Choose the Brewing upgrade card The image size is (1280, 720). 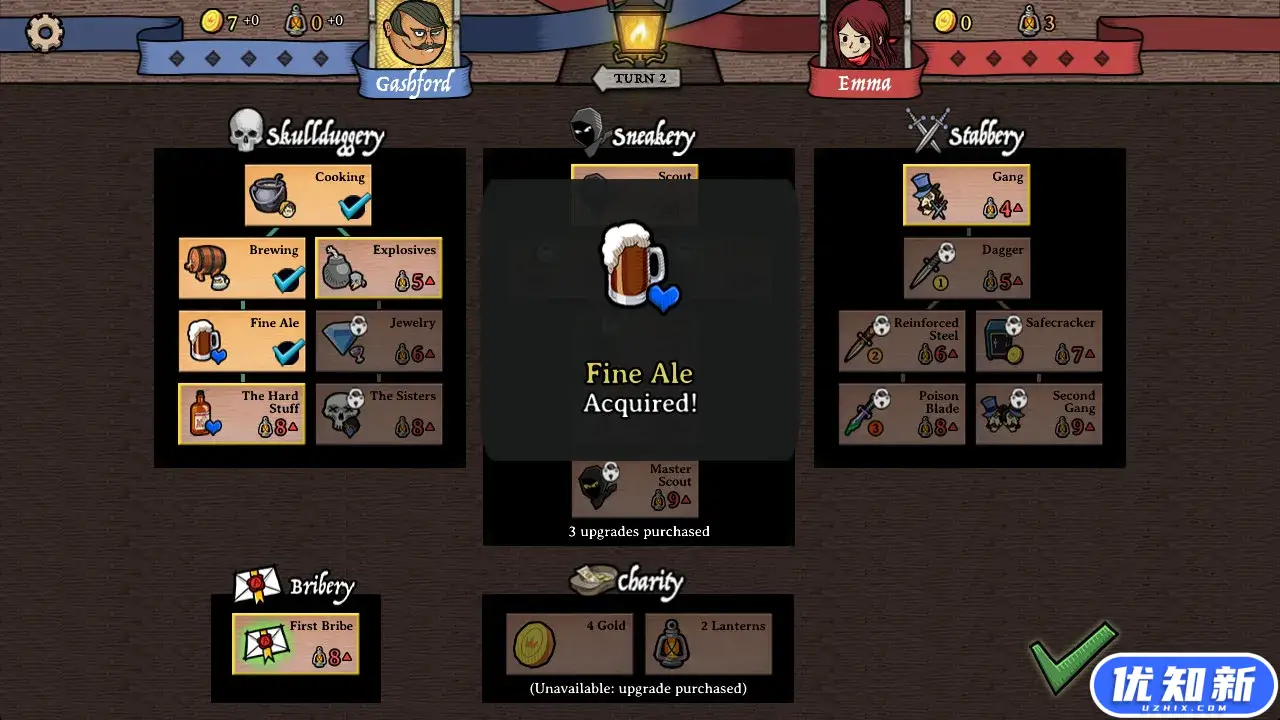[x=242, y=268]
